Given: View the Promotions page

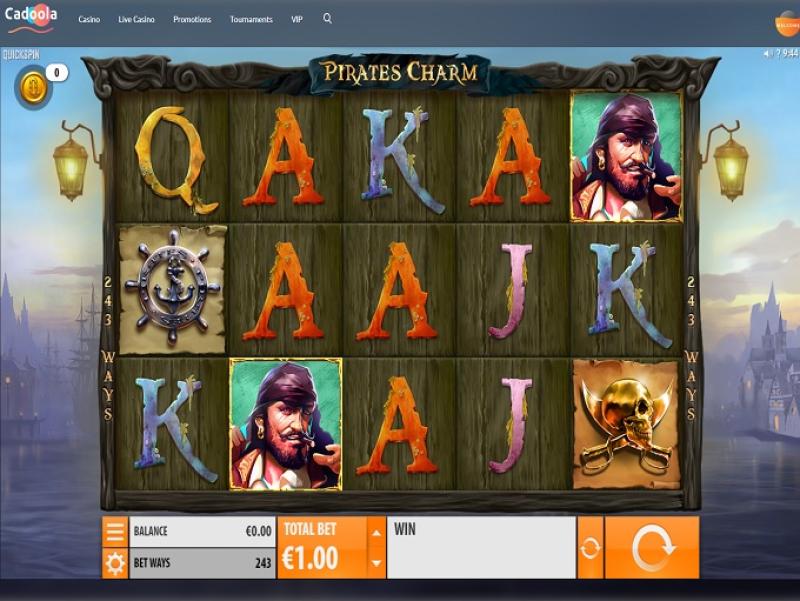Looking at the screenshot, I should [191, 19].
